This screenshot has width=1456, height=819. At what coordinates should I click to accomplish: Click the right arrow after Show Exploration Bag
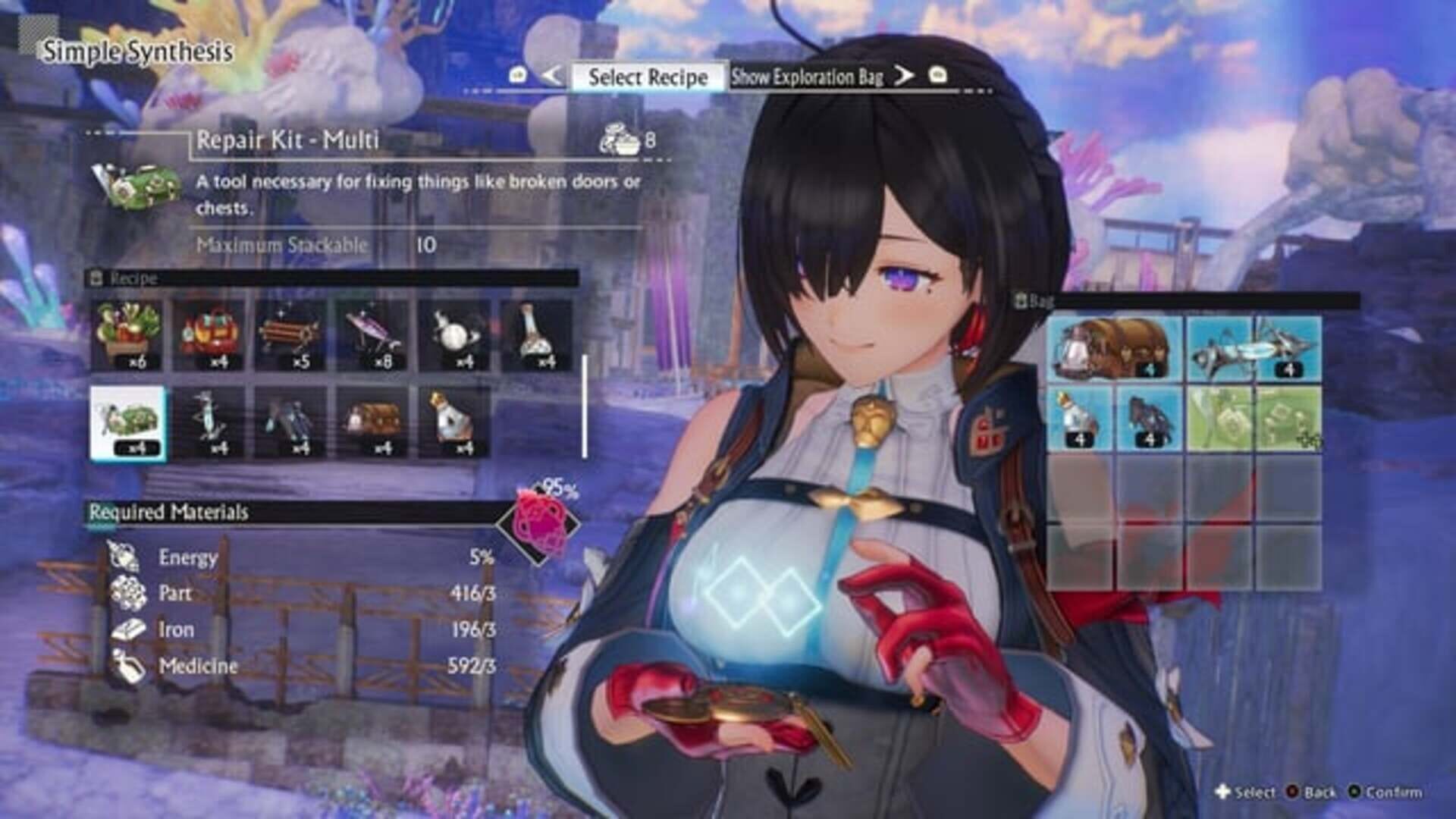pos(905,78)
